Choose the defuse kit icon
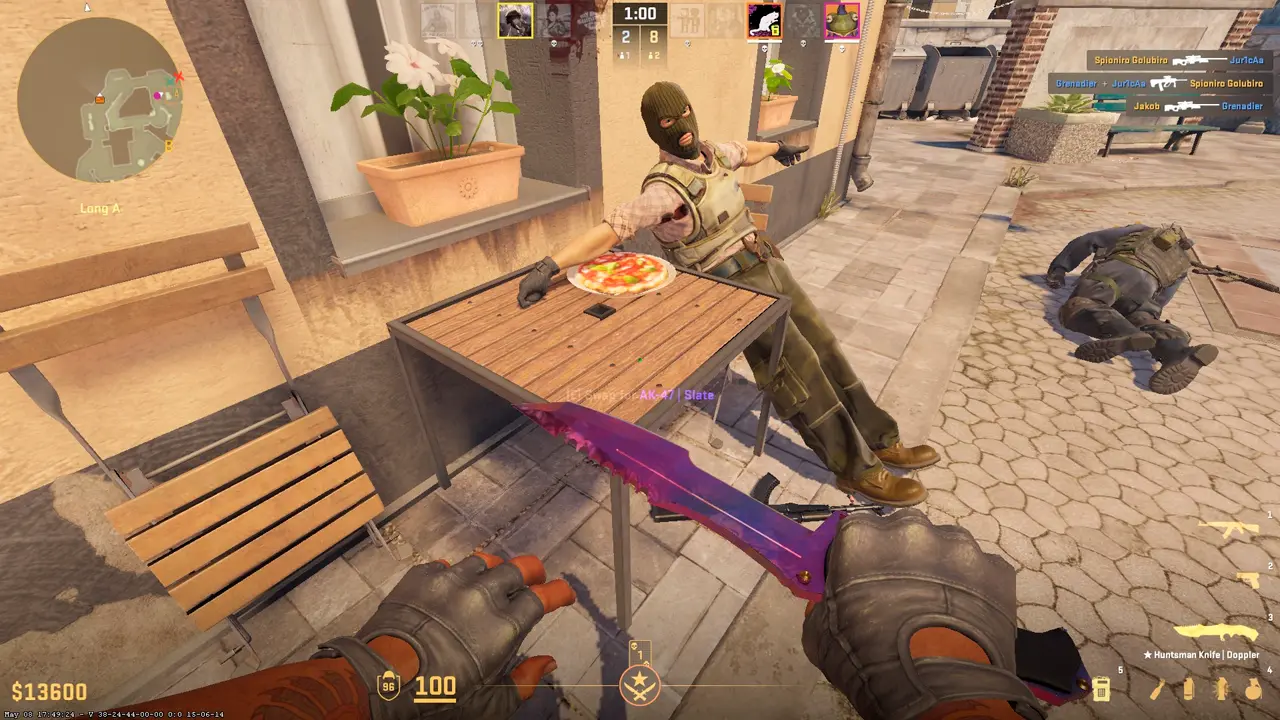 (x=1101, y=688)
